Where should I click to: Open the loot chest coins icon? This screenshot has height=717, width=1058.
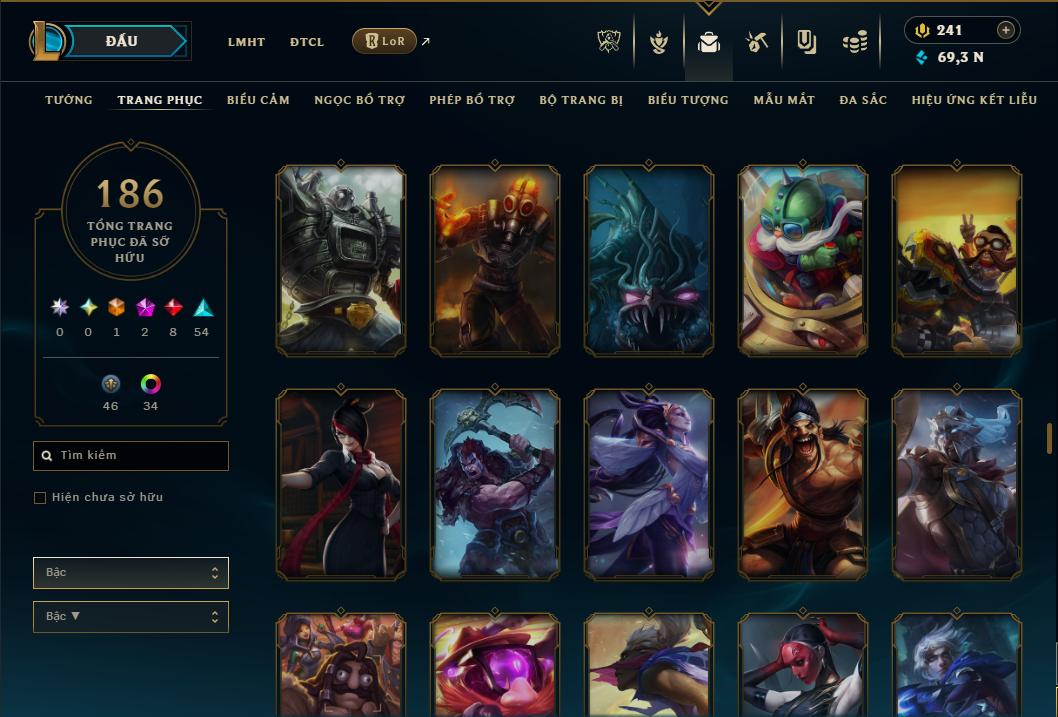point(855,42)
